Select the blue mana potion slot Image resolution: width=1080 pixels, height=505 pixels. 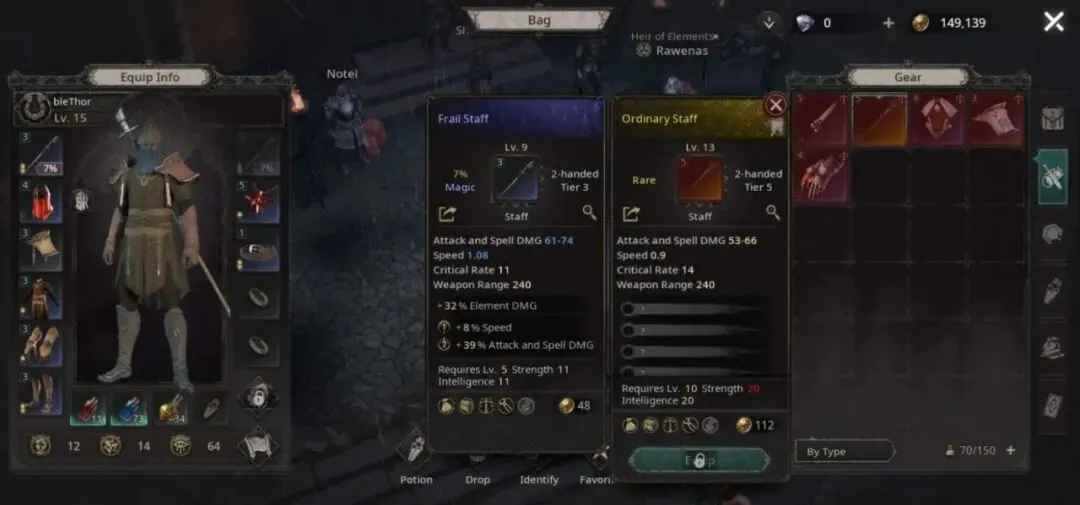[128, 409]
